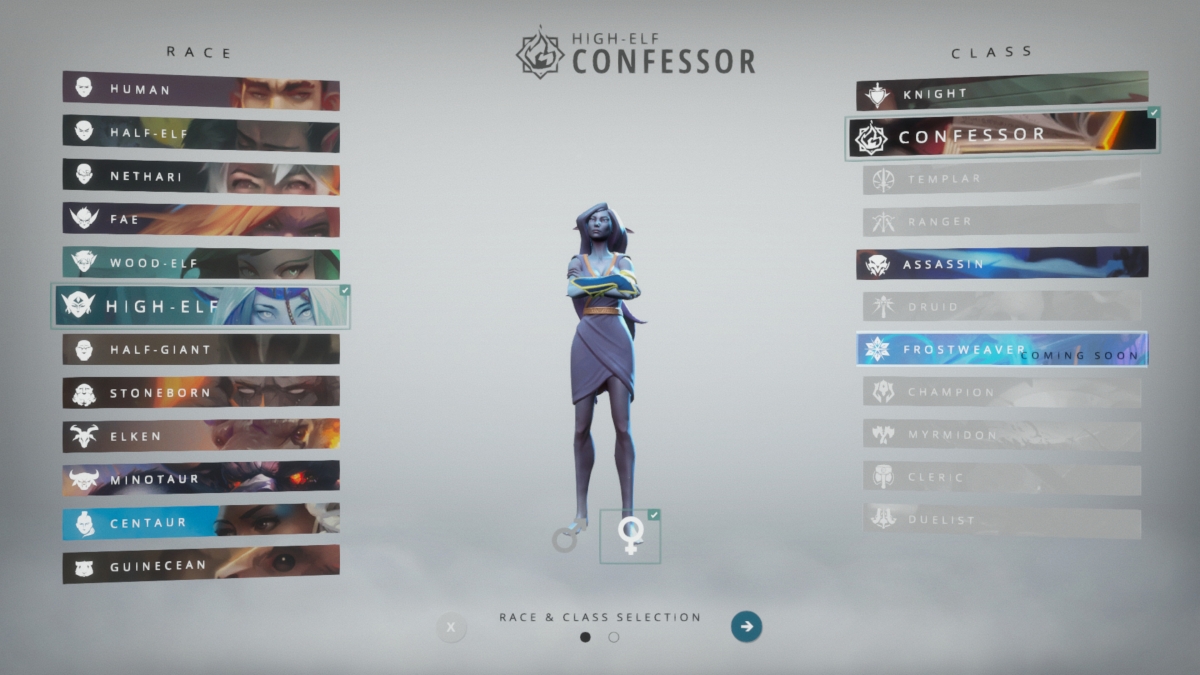Pick the Stoneborn race option
The height and width of the screenshot is (675, 1200).
click(200, 393)
